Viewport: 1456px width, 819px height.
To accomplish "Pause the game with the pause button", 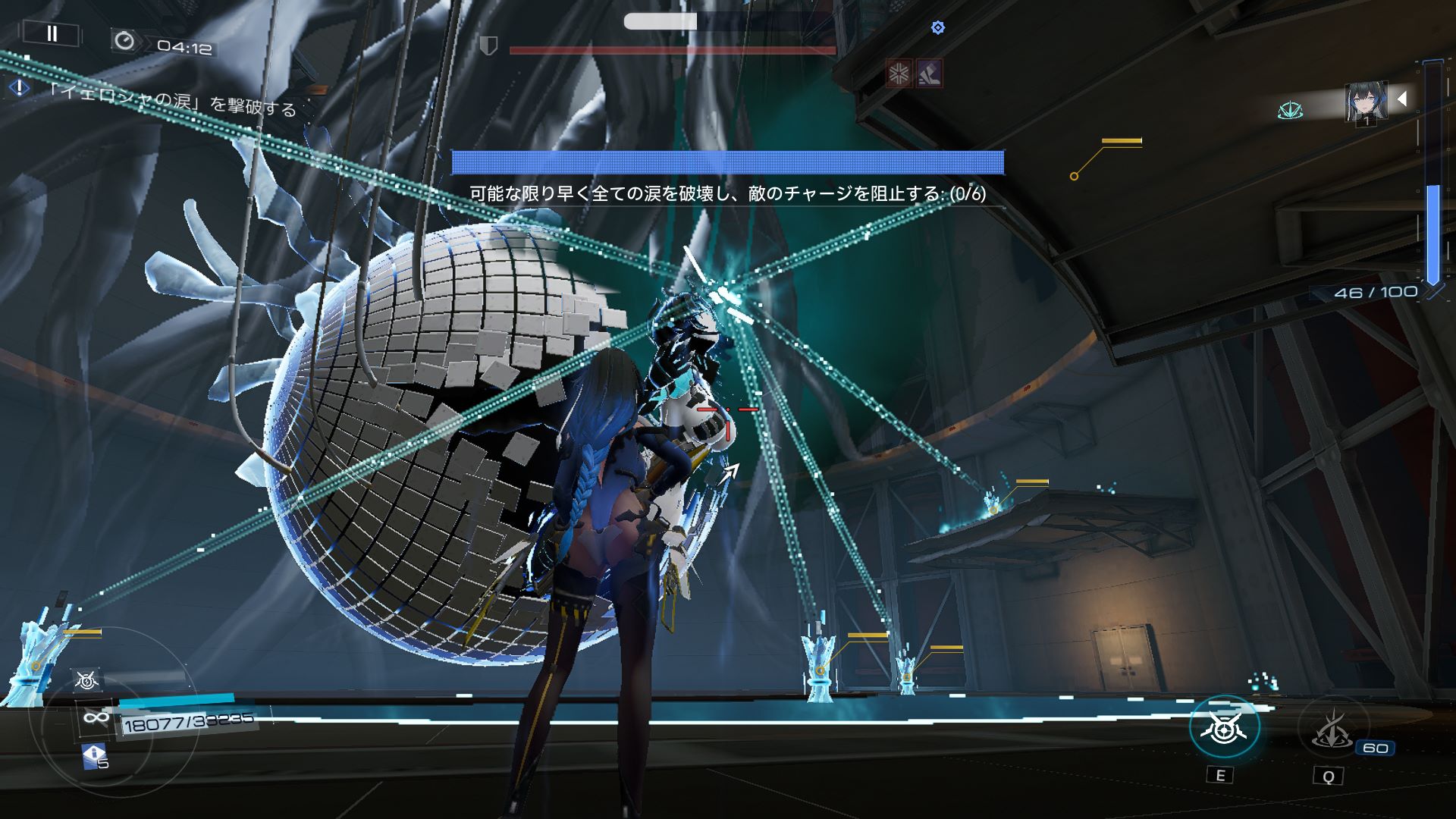I will [x=52, y=33].
